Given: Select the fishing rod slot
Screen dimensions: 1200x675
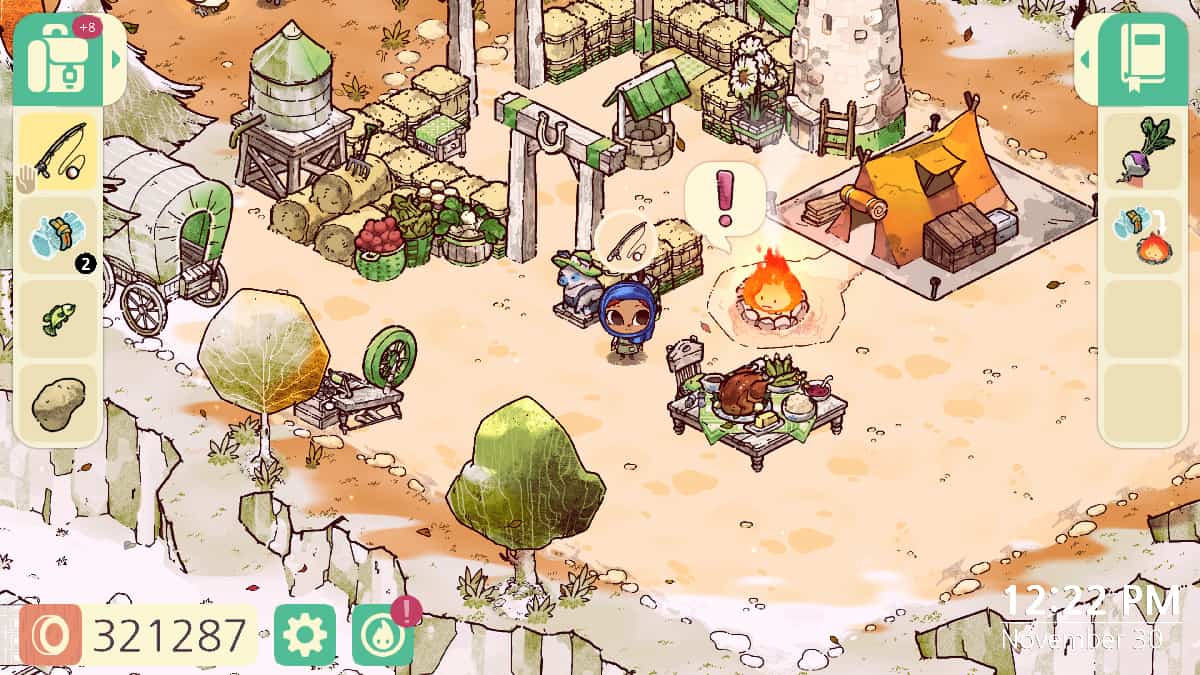Looking at the screenshot, I should coord(59,151).
